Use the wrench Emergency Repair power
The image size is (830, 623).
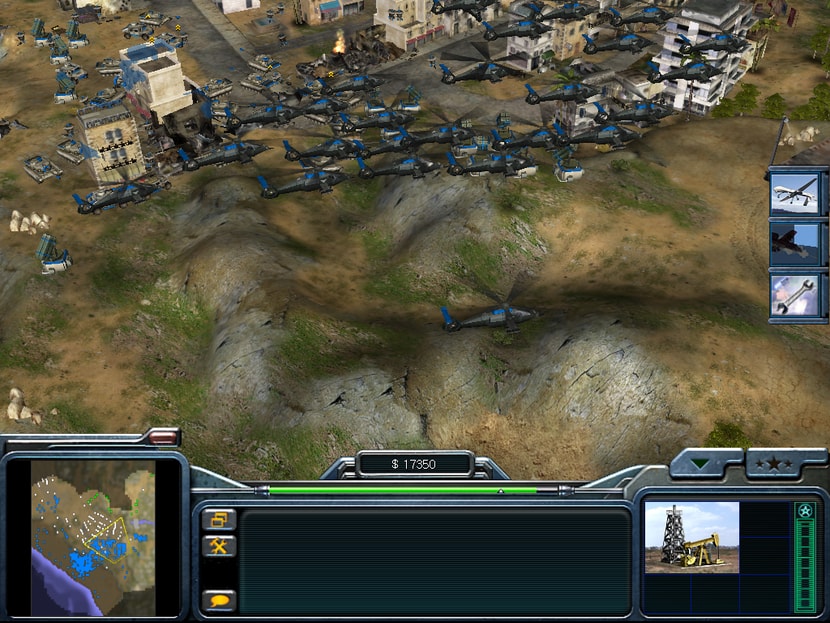(795, 294)
